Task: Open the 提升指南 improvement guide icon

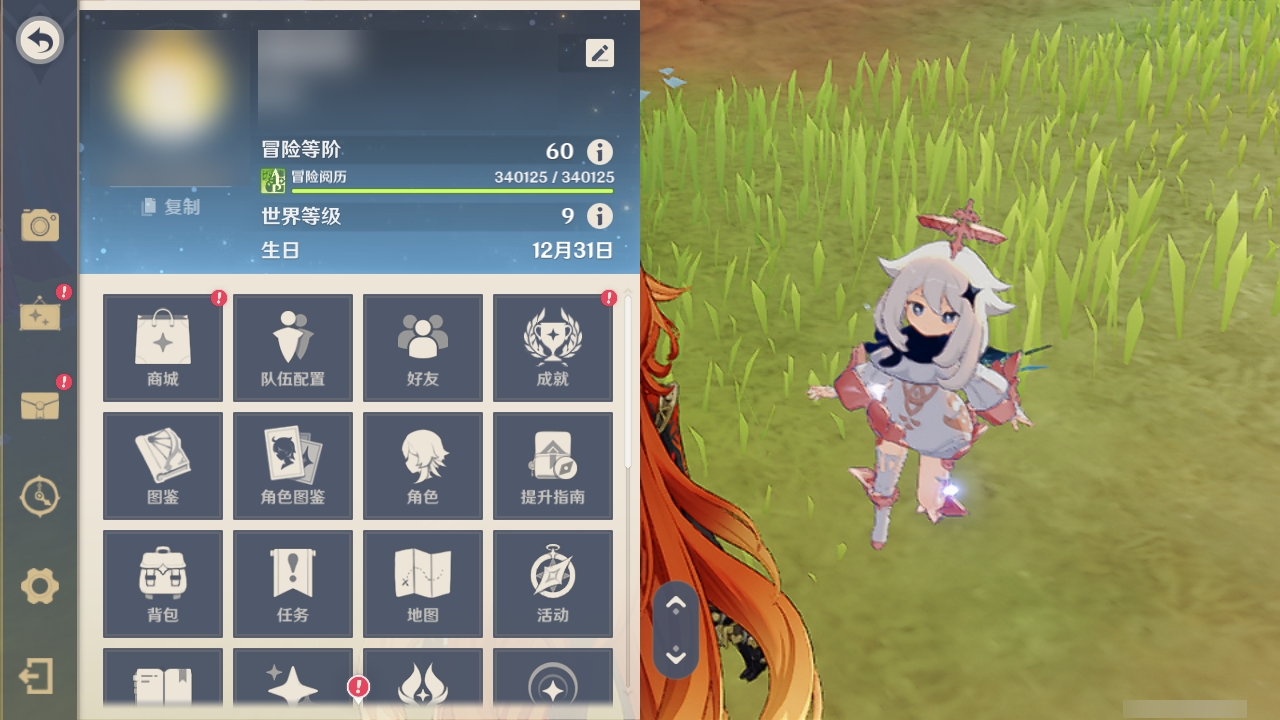Action: 553,465
